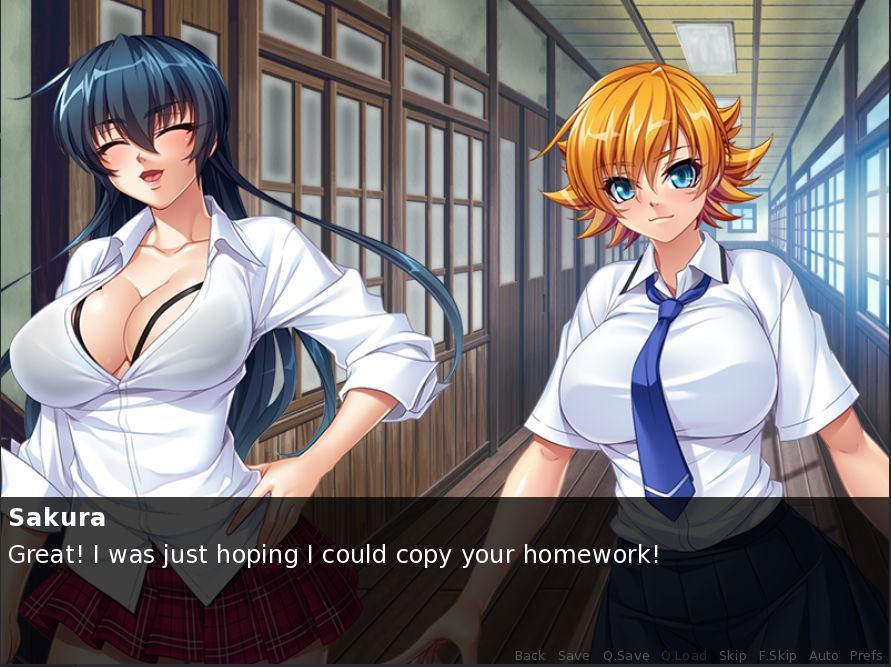The width and height of the screenshot is (891, 667).
Task: Choose F.Skip fast skip
Action: [x=777, y=656]
